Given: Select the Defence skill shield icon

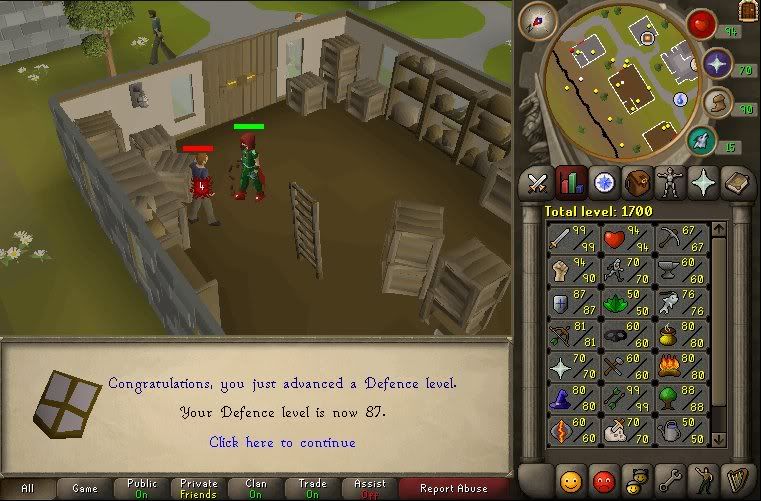Looking at the screenshot, I should 571,304.
